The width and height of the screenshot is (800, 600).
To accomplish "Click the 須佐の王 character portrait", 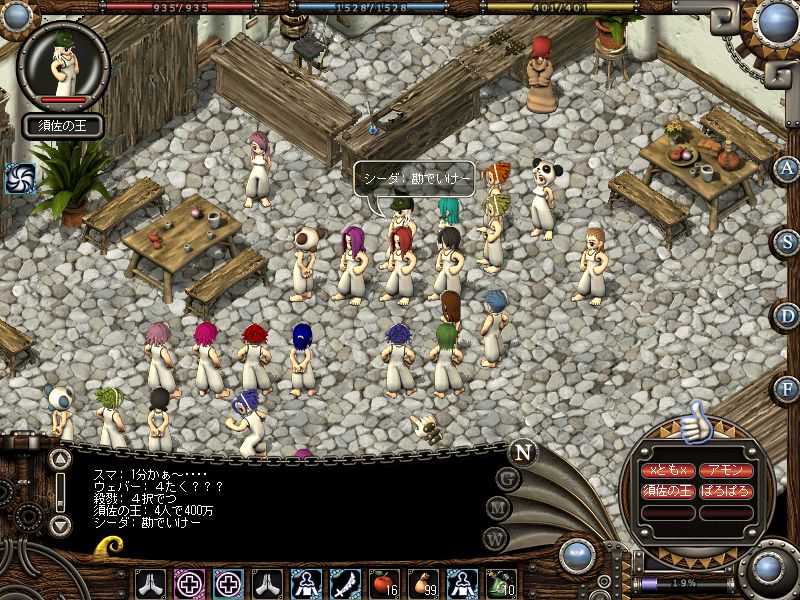I will click(x=64, y=66).
